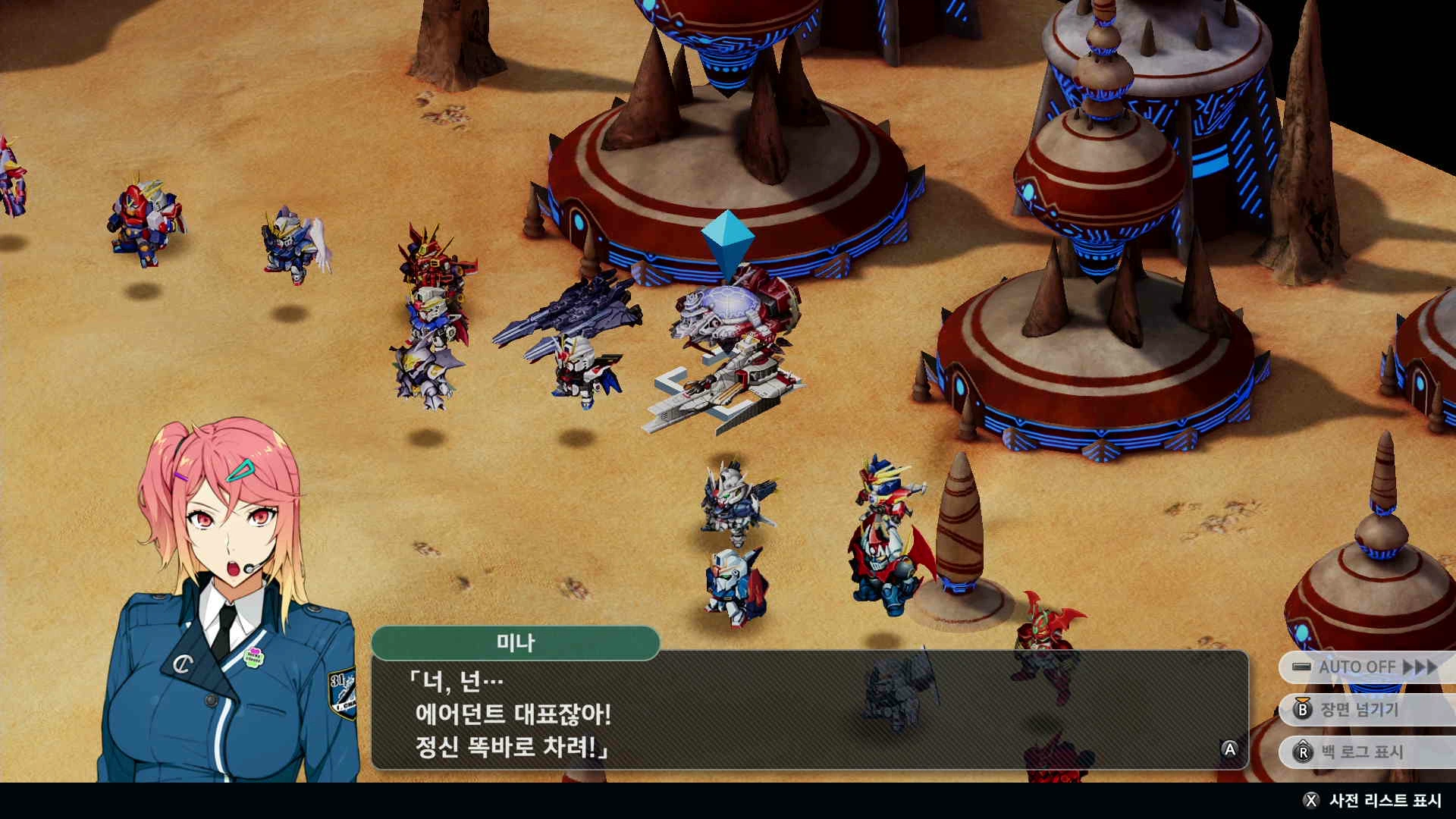
Task: Click the minus button icon beside AUTO OFF
Action: tap(1303, 667)
